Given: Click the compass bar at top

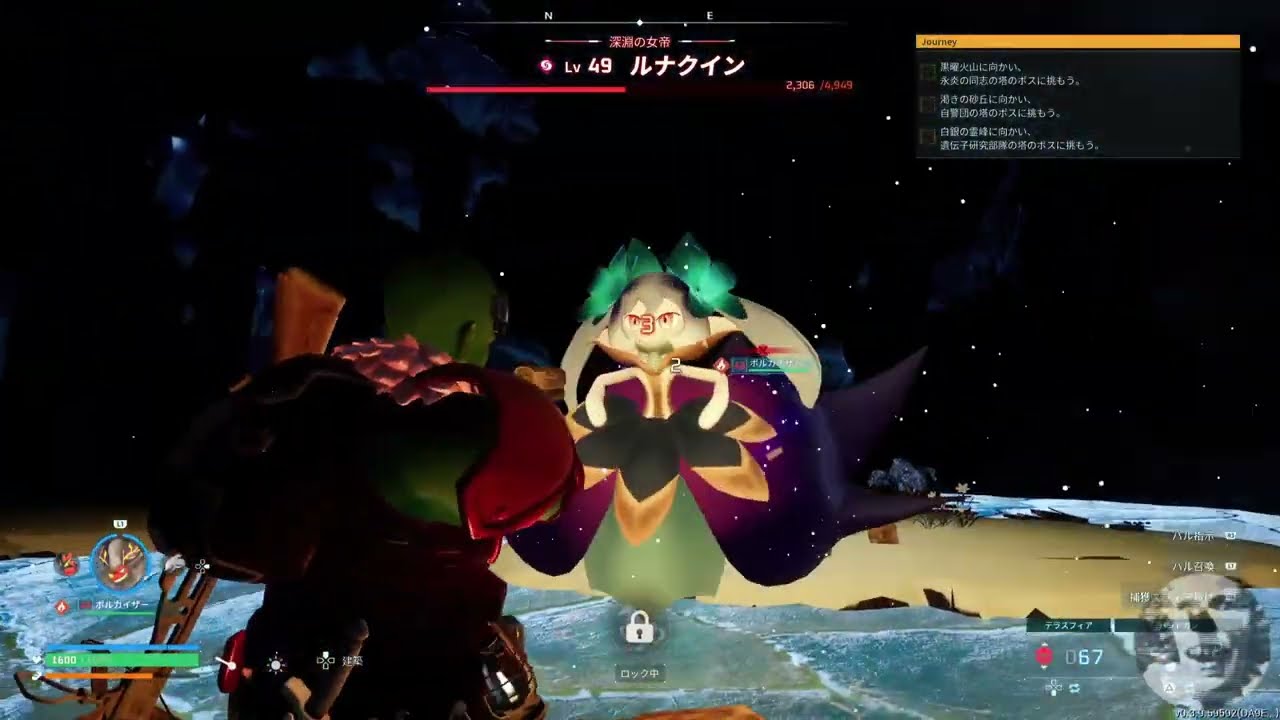Looking at the screenshot, I should pyautogui.click(x=640, y=19).
